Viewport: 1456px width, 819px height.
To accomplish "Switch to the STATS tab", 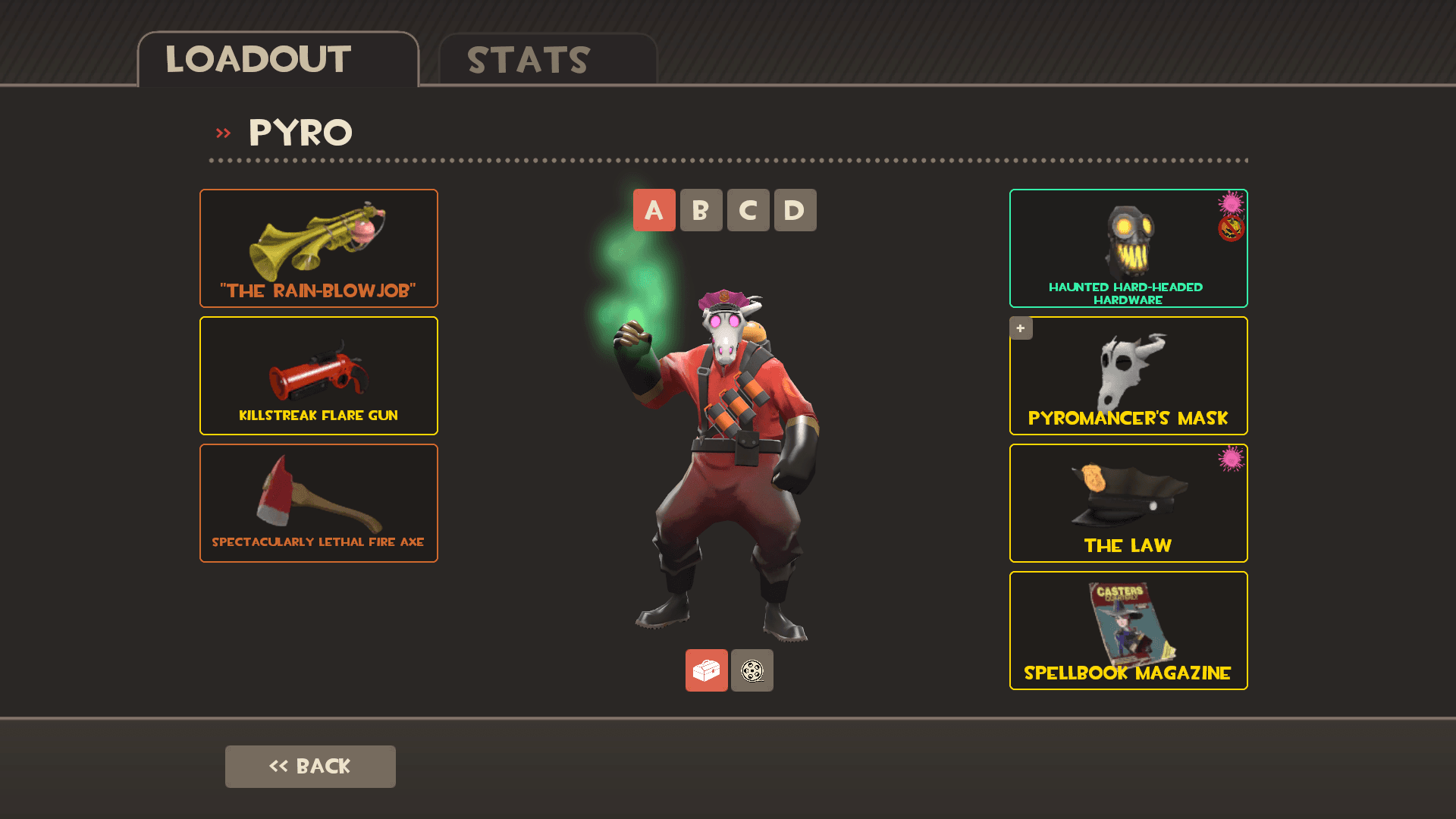I will tap(526, 60).
